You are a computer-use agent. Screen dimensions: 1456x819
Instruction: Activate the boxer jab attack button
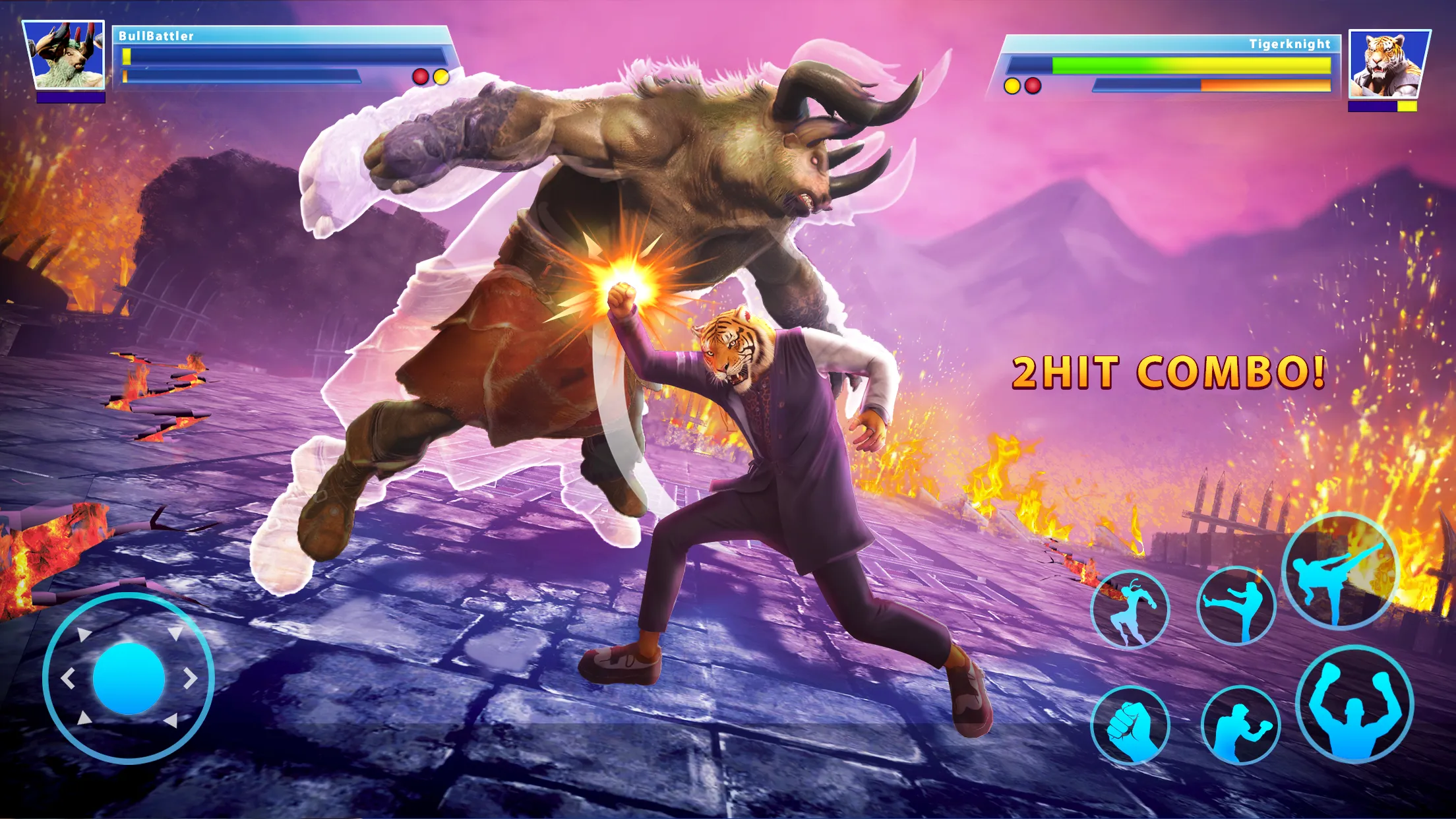(1240, 725)
